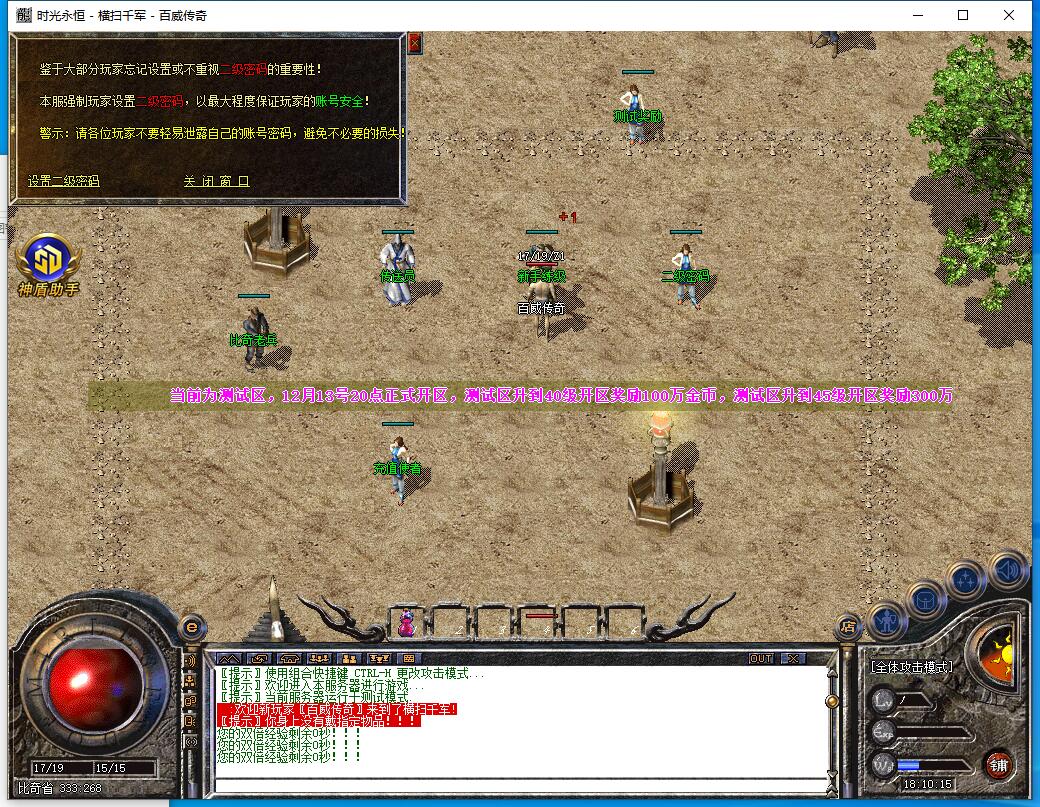Open the 神盾助手 shield assistant icon
The width and height of the screenshot is (1040, 807).
[47, 264]
